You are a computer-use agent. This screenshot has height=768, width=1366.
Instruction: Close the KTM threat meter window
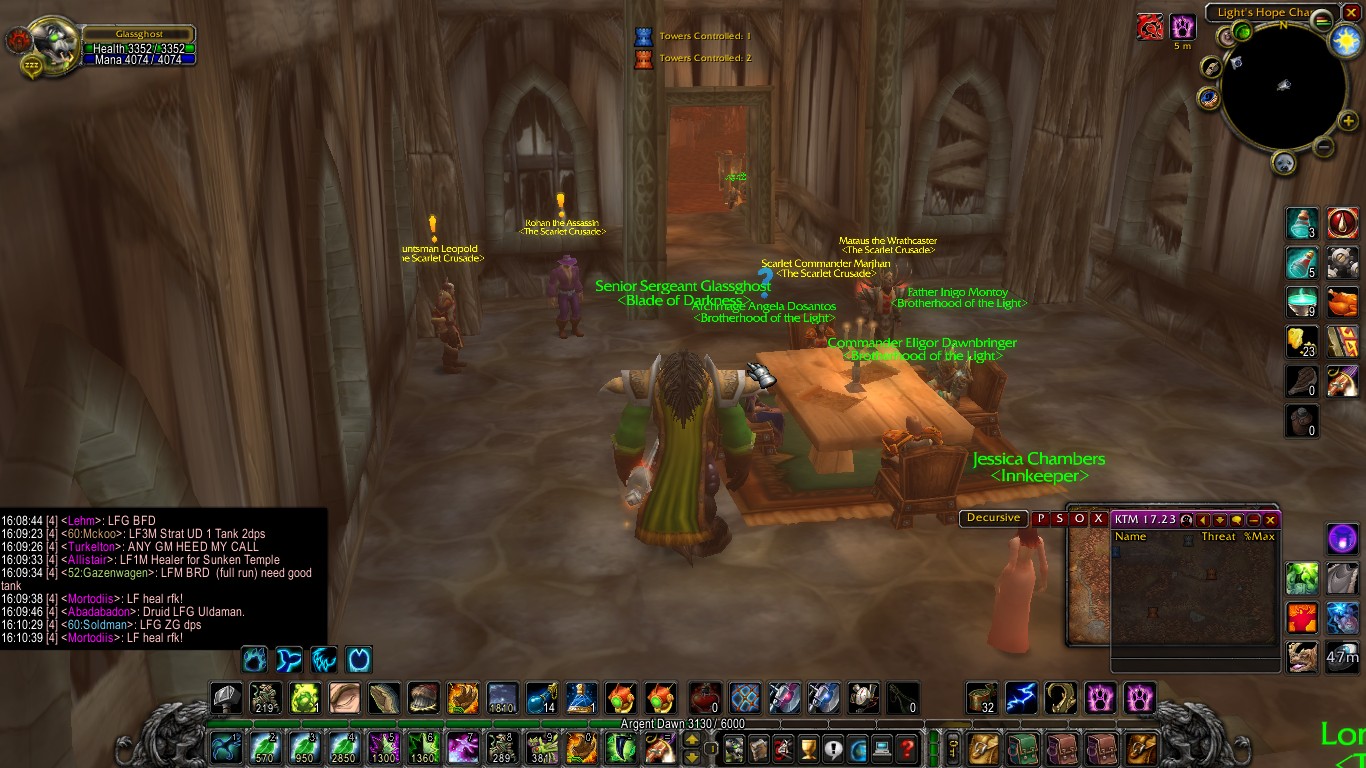pyautogui.click(x=1271, y=520)
